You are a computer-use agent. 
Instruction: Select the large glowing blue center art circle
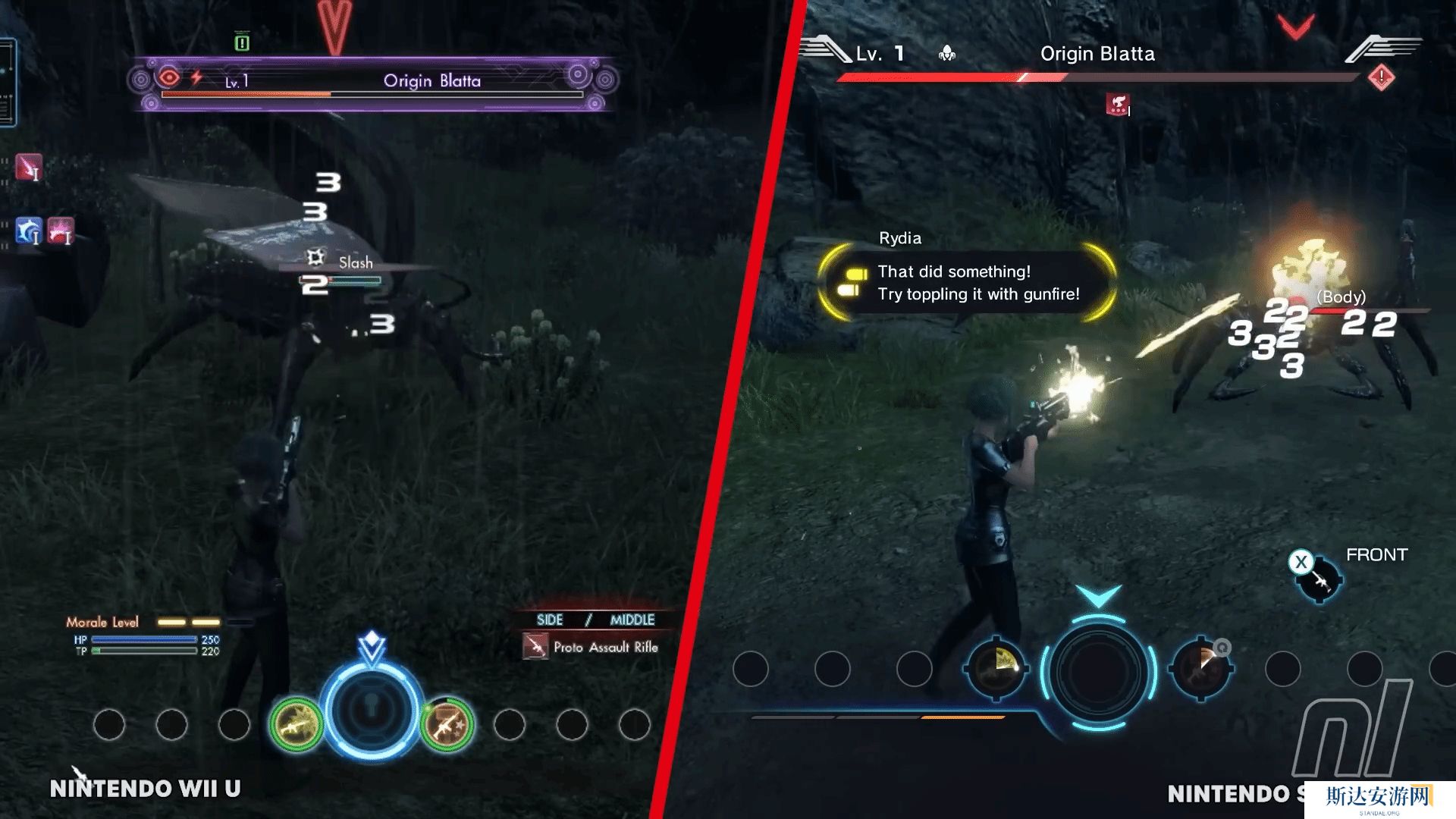coord(372,711)
